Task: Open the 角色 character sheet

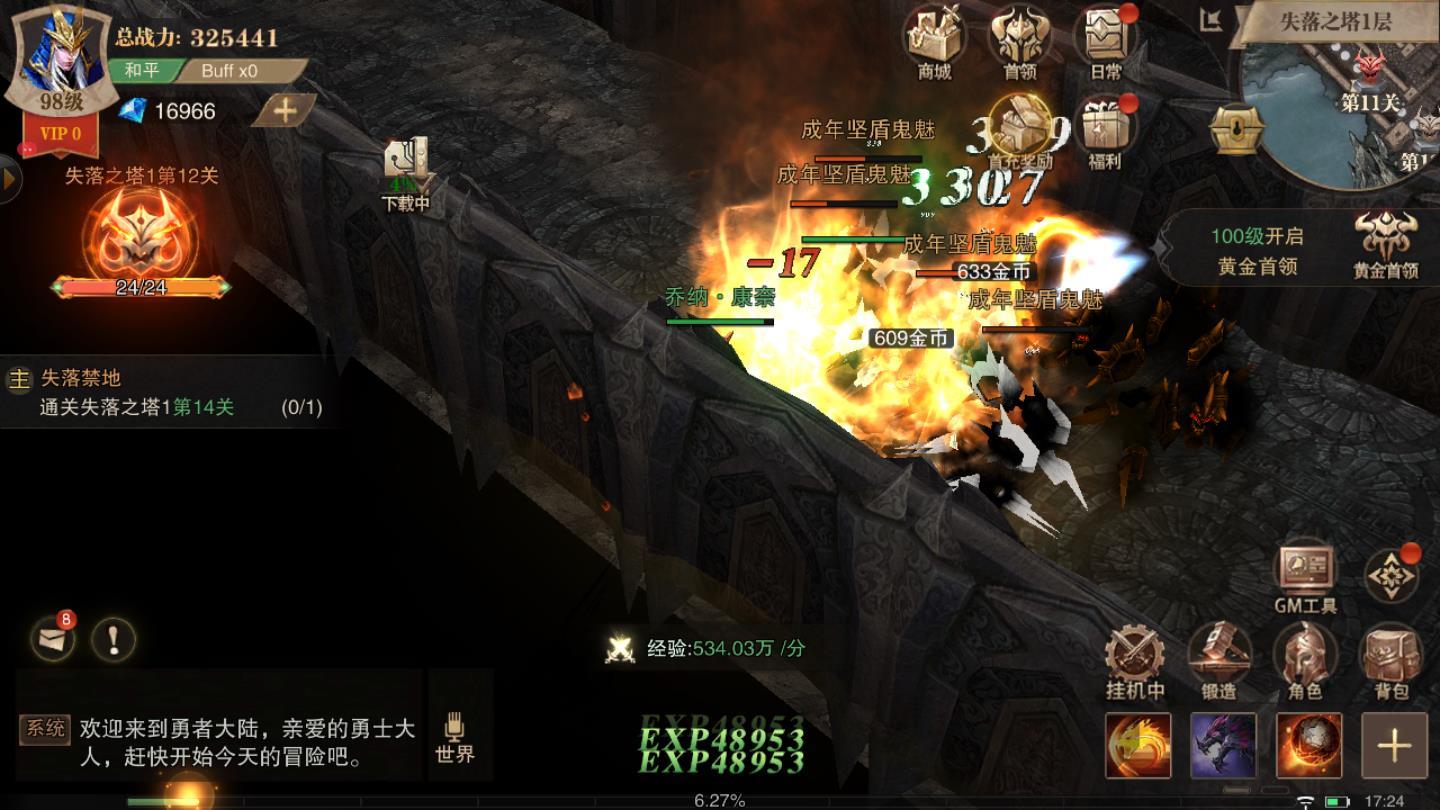Action: click(x=1305, y=660)
